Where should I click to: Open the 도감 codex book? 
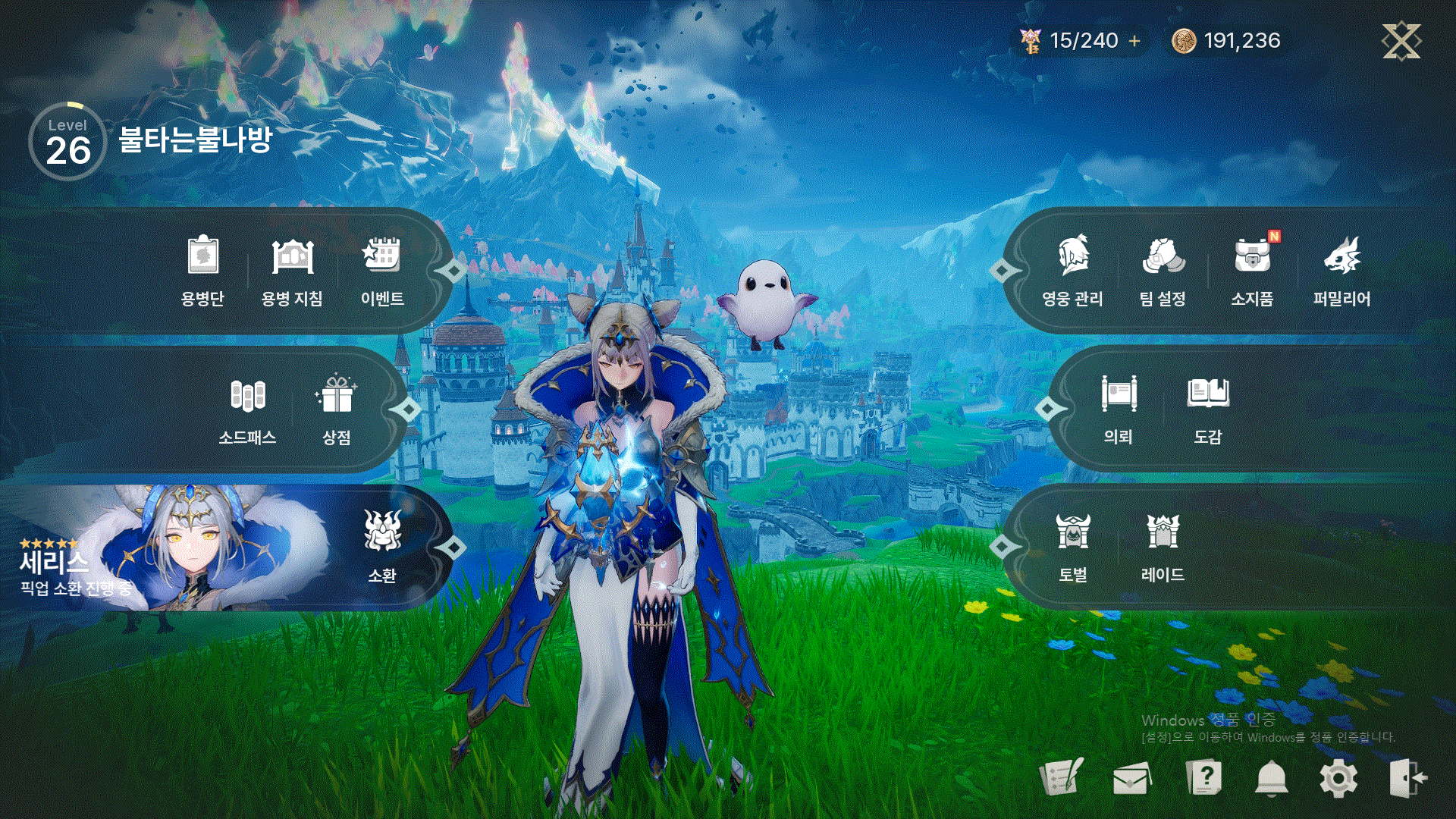point(1208,409)
